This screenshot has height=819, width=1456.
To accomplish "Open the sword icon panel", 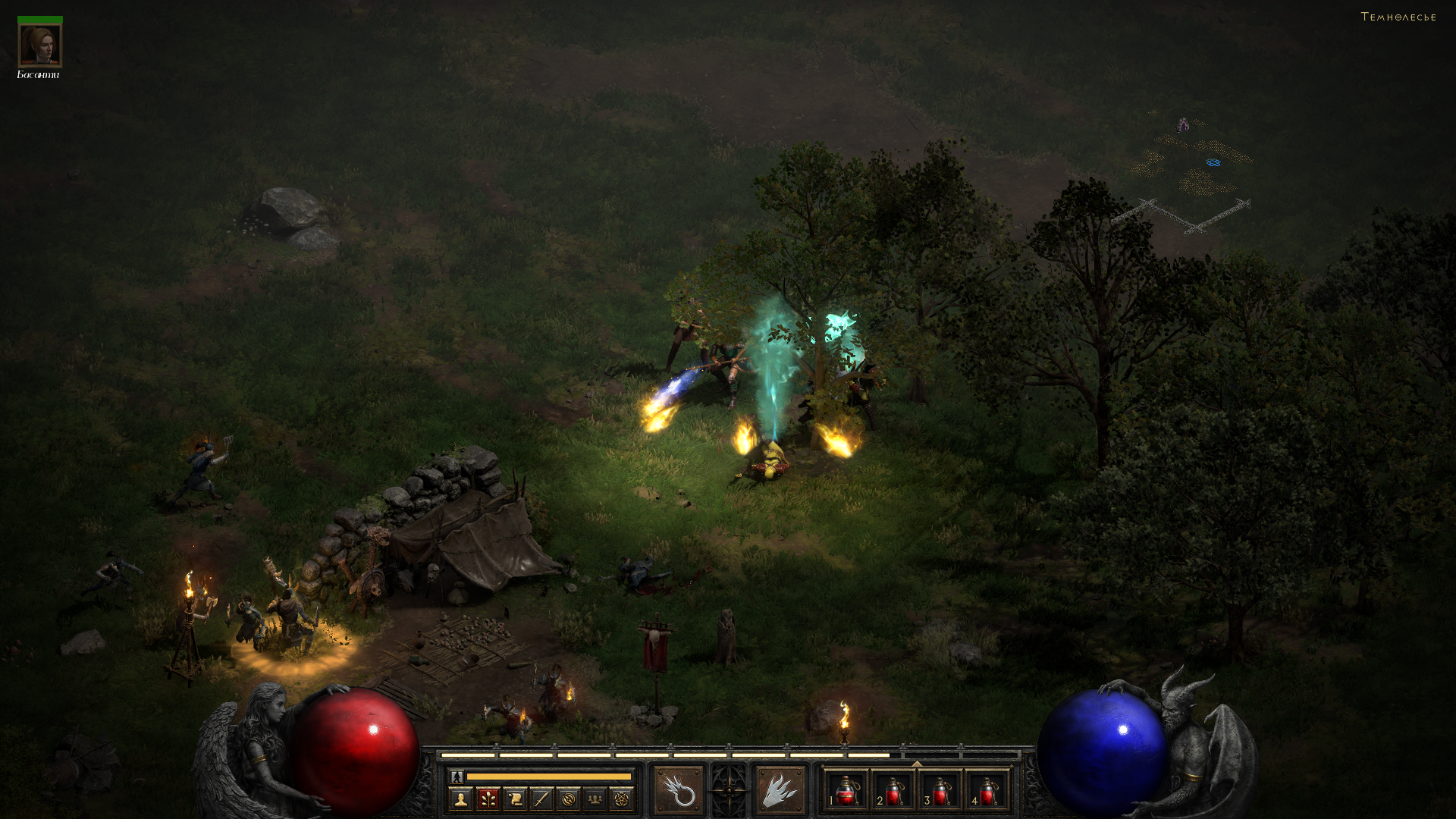I will pyautogui.click(x=541, y=799).
